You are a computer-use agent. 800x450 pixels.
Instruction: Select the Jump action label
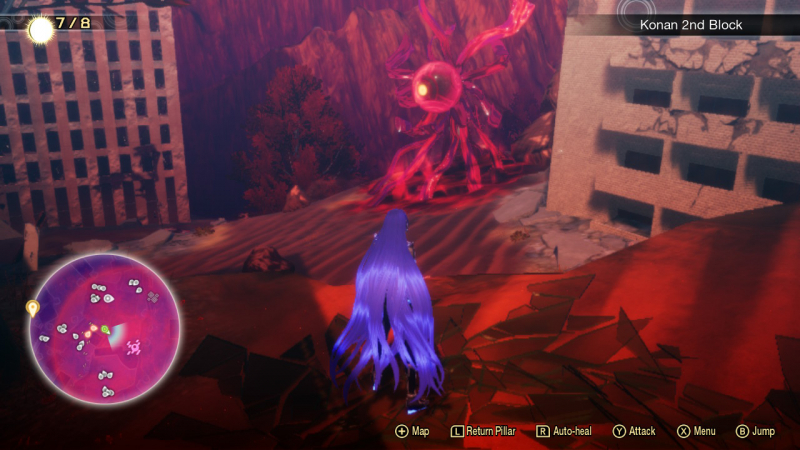[x=755, y=431]
